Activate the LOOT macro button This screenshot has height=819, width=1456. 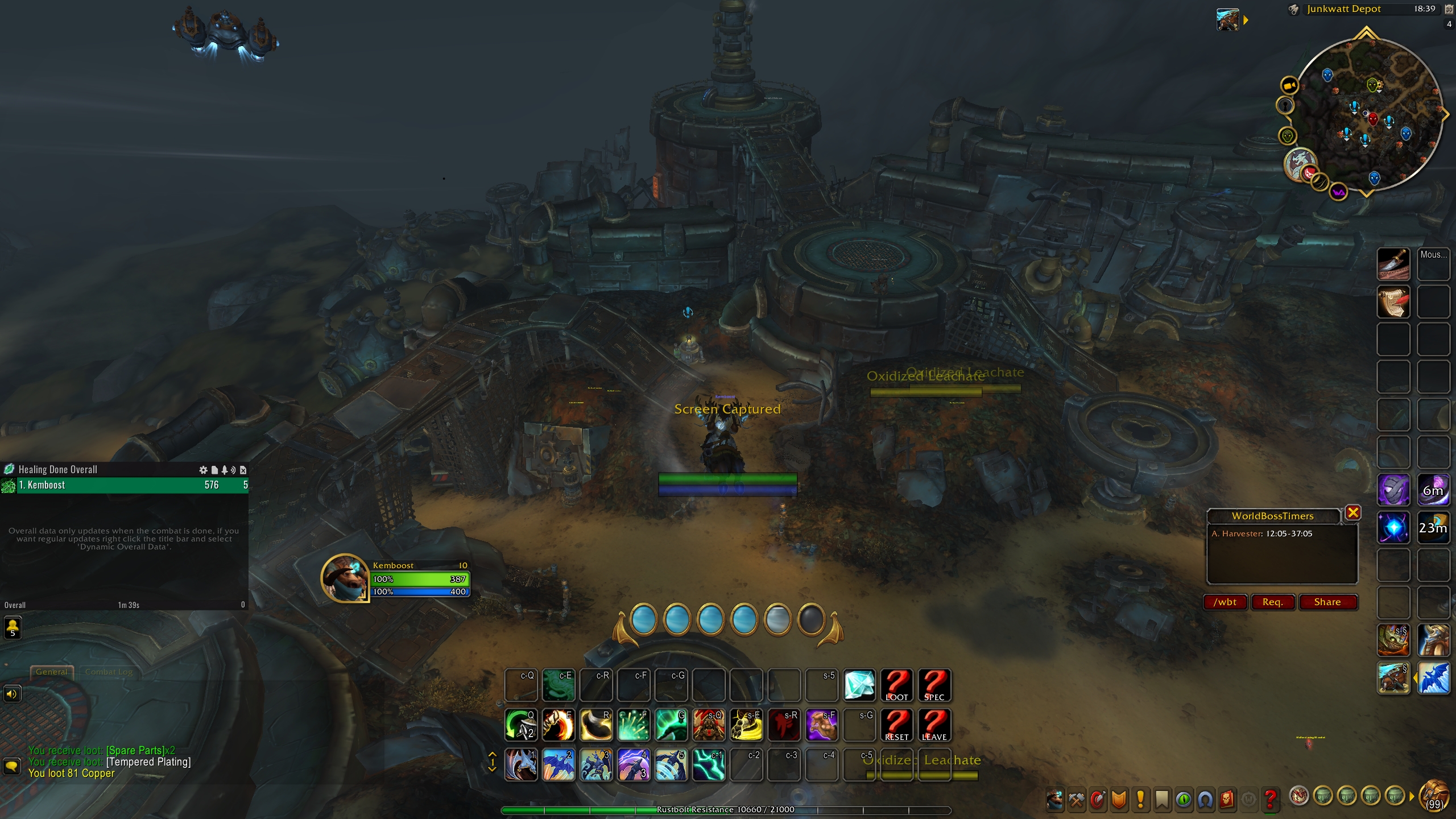click(x=896, y=685)
